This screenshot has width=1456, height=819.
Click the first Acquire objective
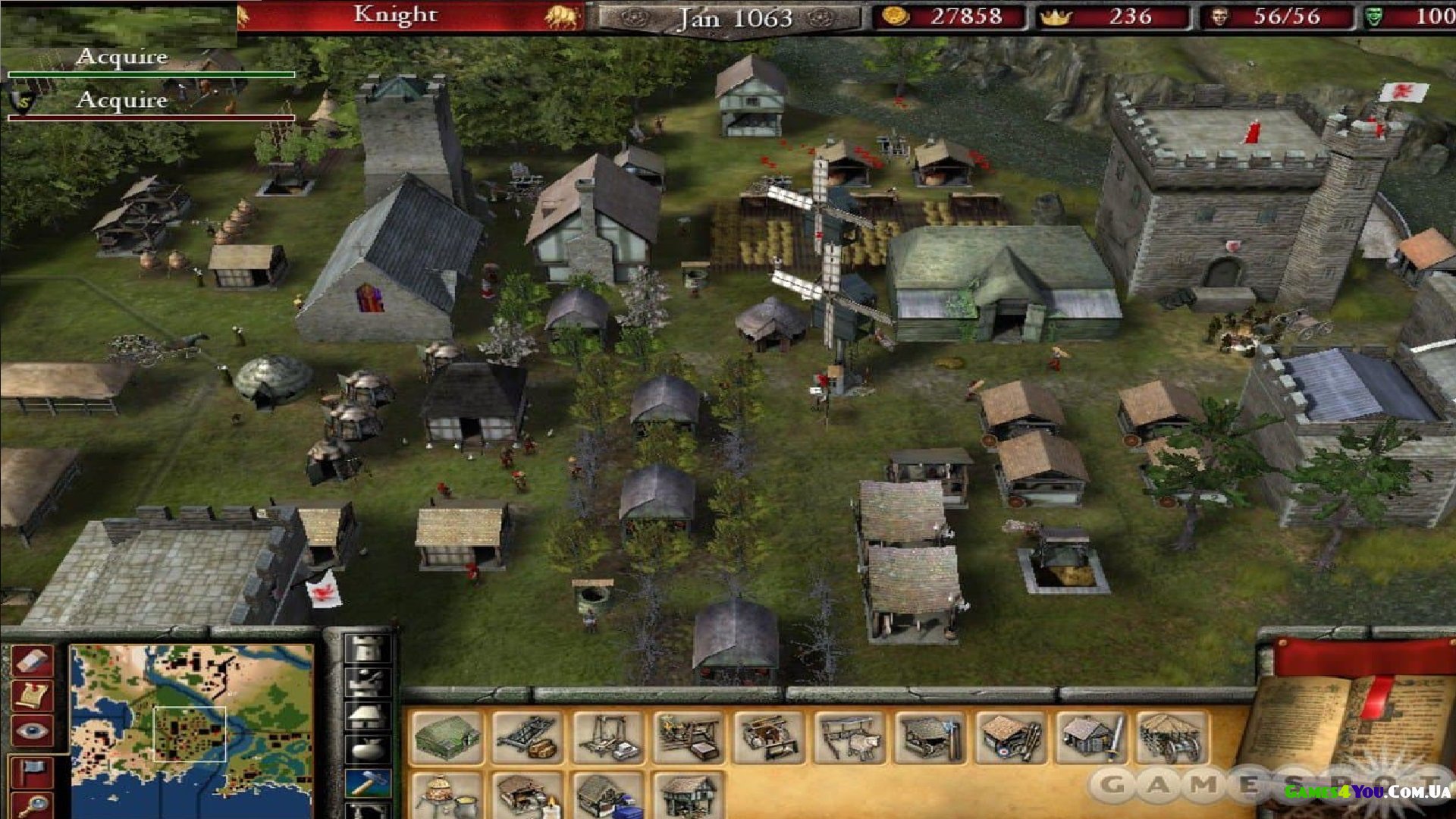tap(122, 58)
